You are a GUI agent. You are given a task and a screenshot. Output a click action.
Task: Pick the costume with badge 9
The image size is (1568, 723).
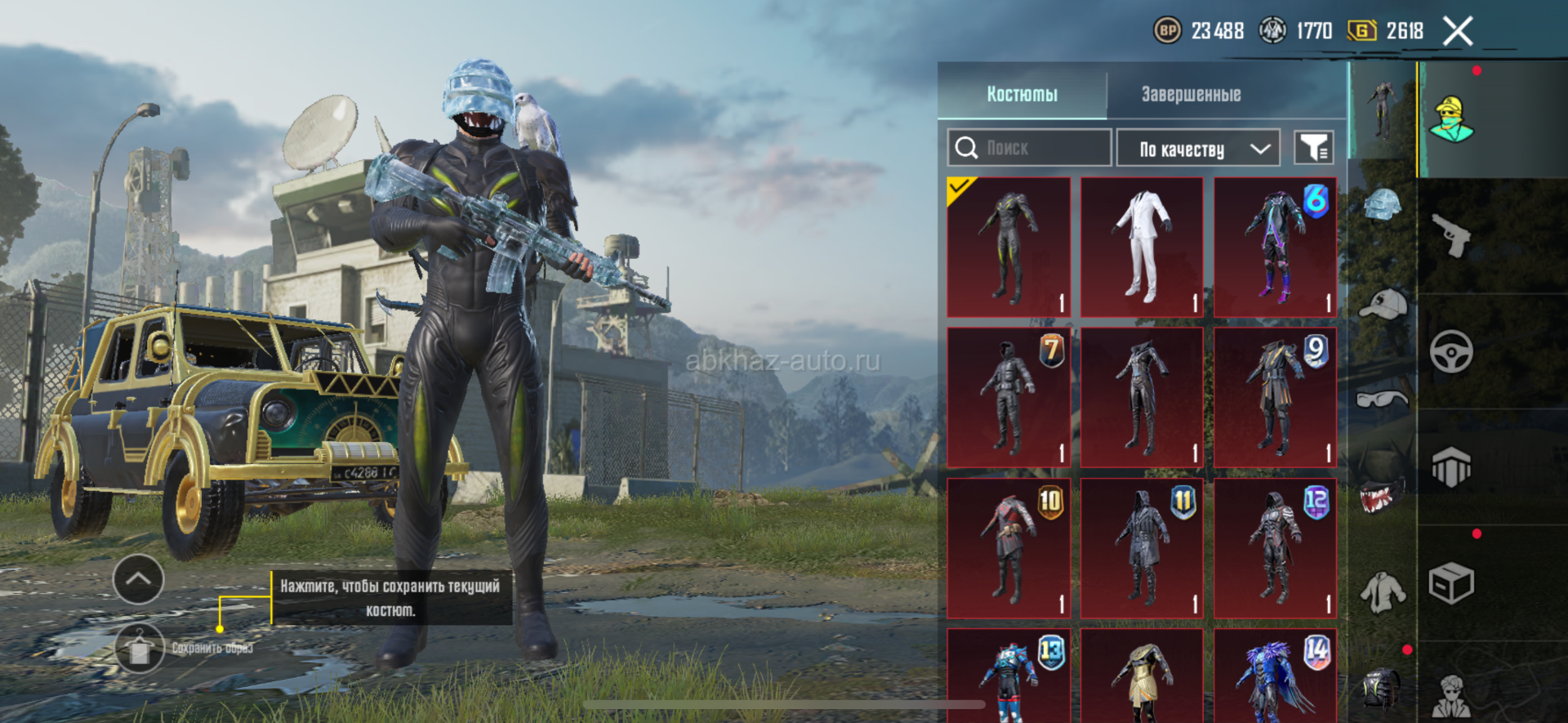pyautogui.click(x=1275, y=397)
